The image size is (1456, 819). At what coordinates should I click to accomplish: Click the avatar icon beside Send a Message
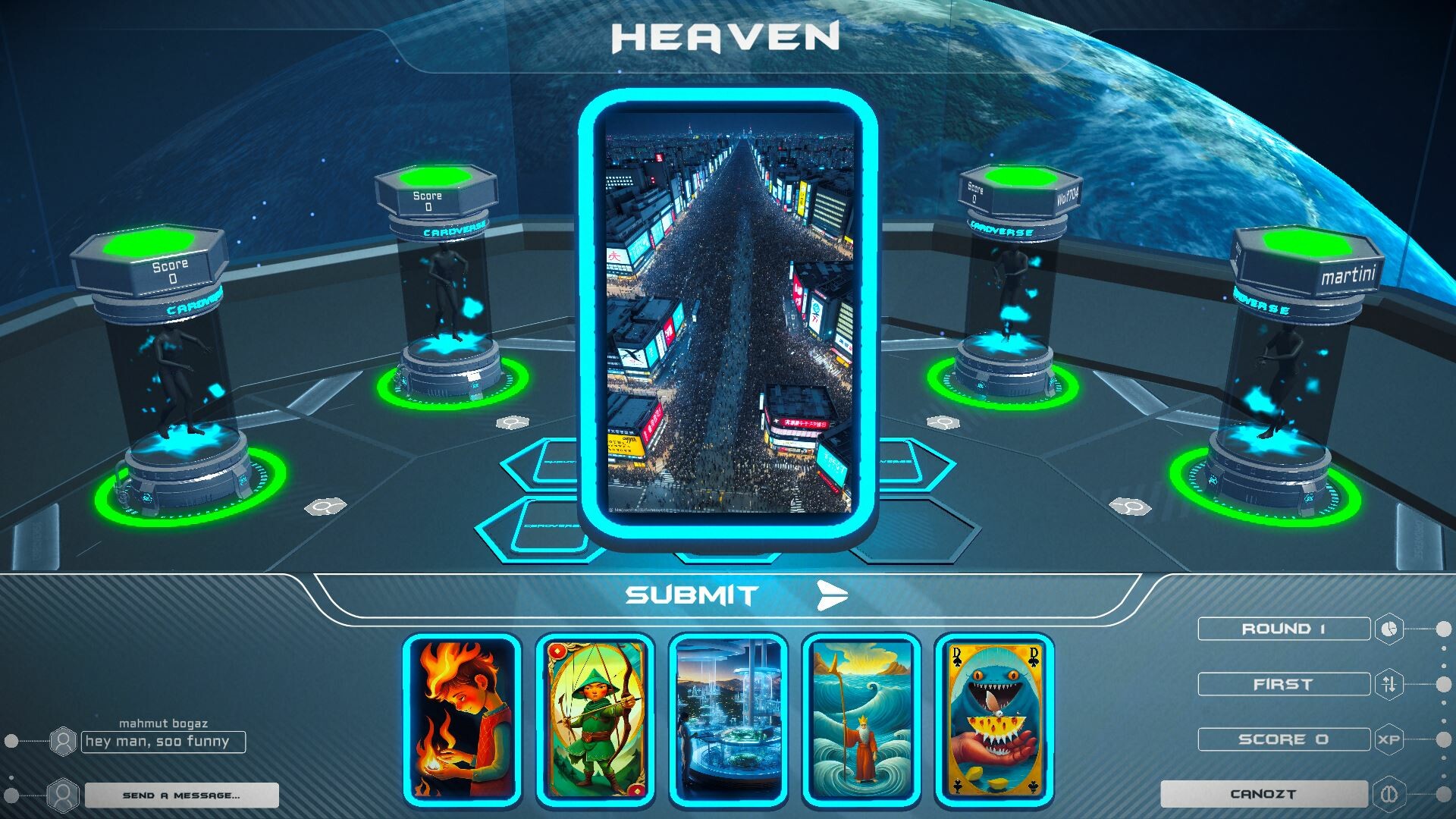(62, 795)
